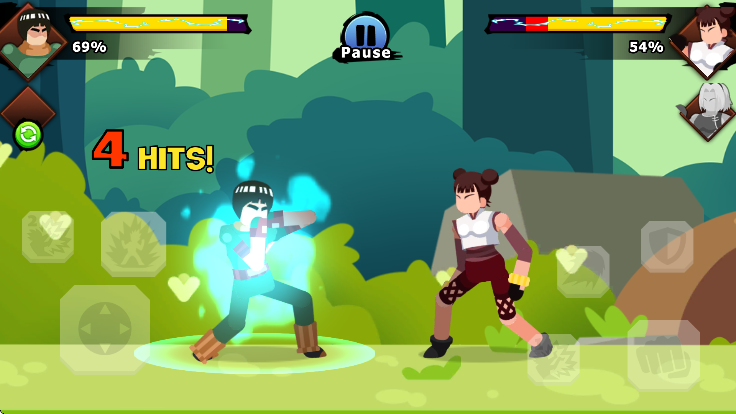Hit the fist punch attack button
The height and width of the screenshot is (414, 736).
point(662,355)
